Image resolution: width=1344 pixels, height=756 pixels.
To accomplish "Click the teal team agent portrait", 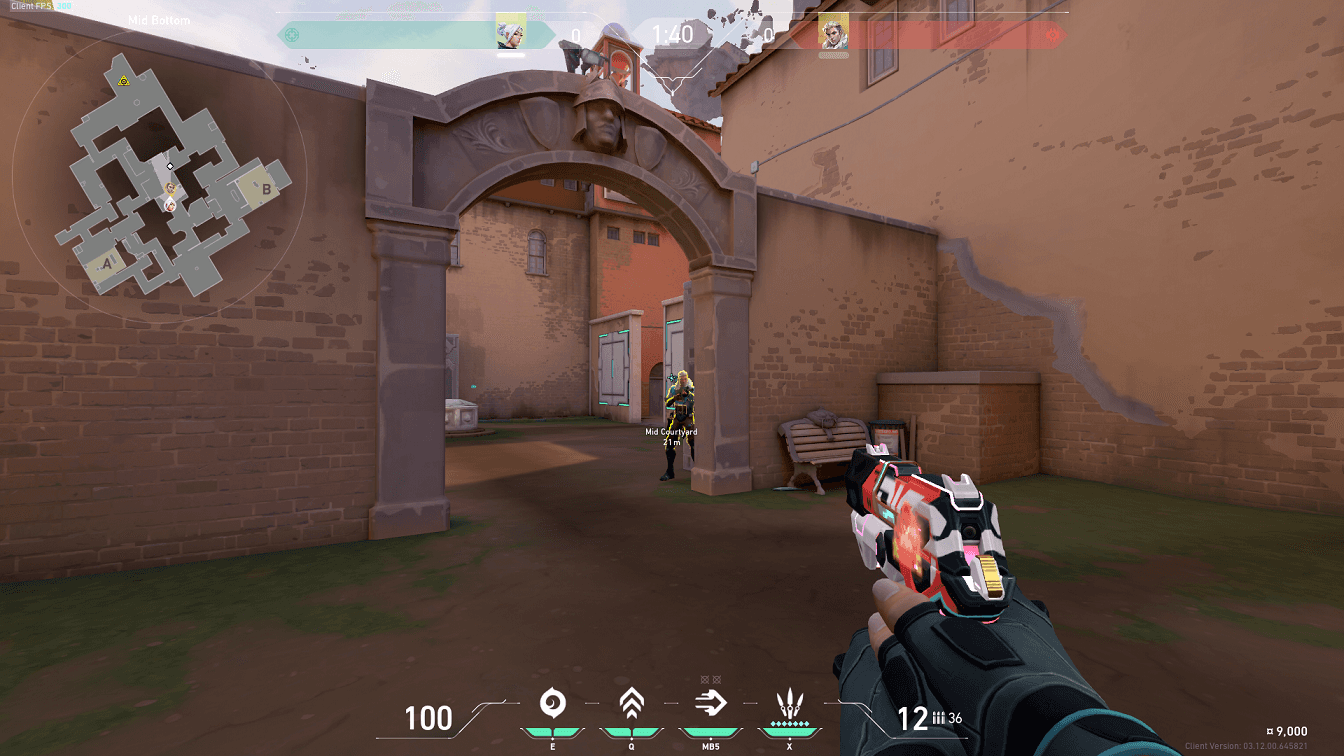I will [511, 32].
